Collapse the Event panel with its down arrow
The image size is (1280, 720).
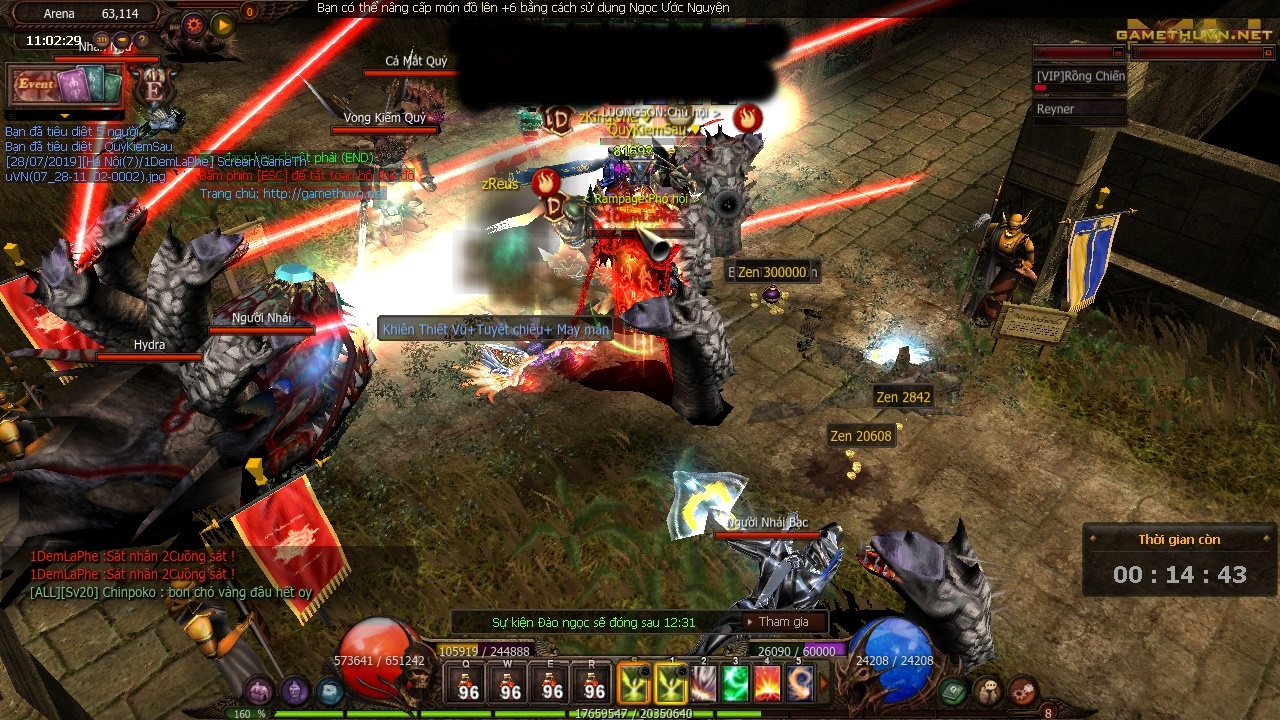(65, 116)
